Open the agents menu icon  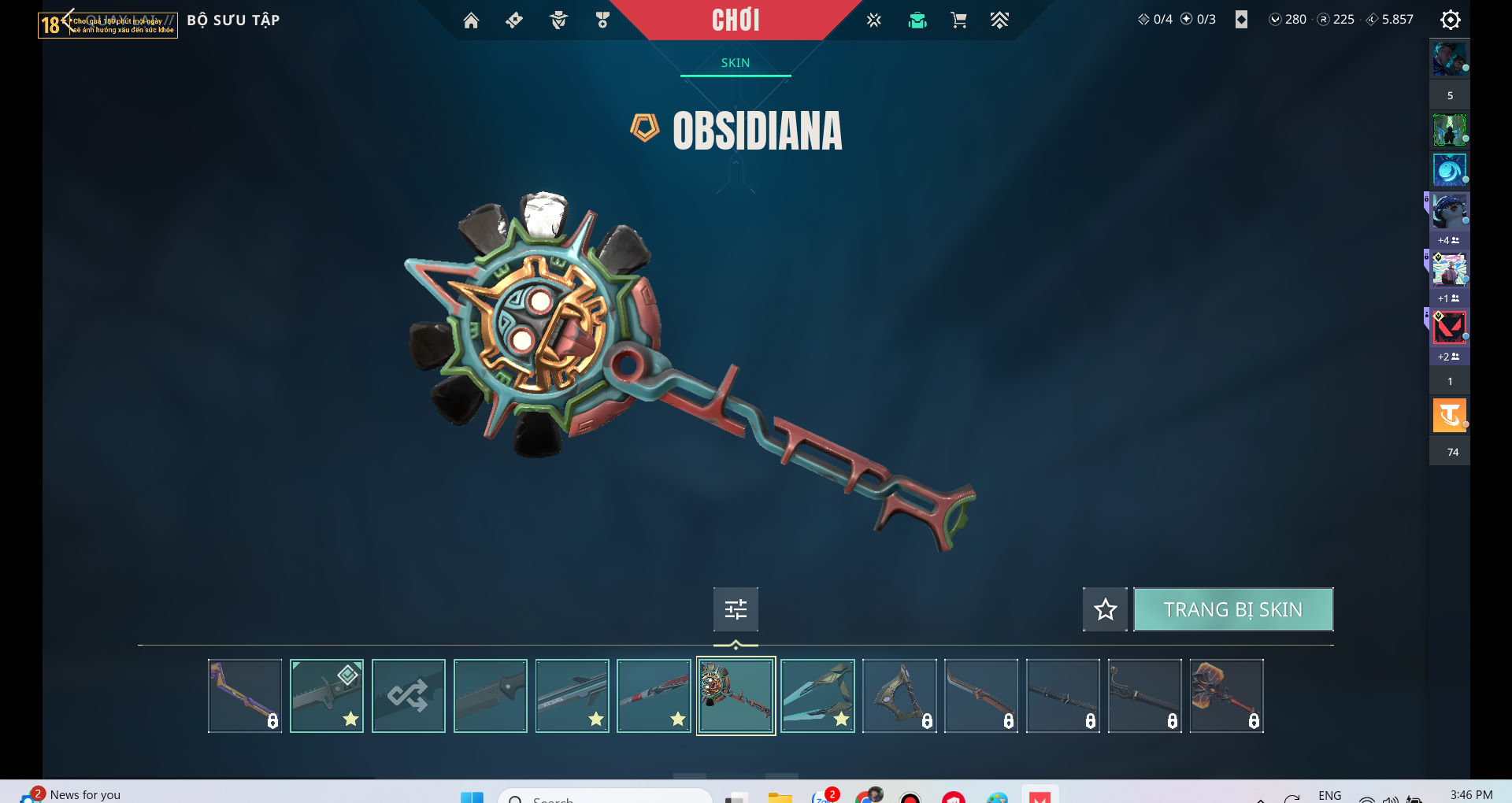(x=558, y=20)
